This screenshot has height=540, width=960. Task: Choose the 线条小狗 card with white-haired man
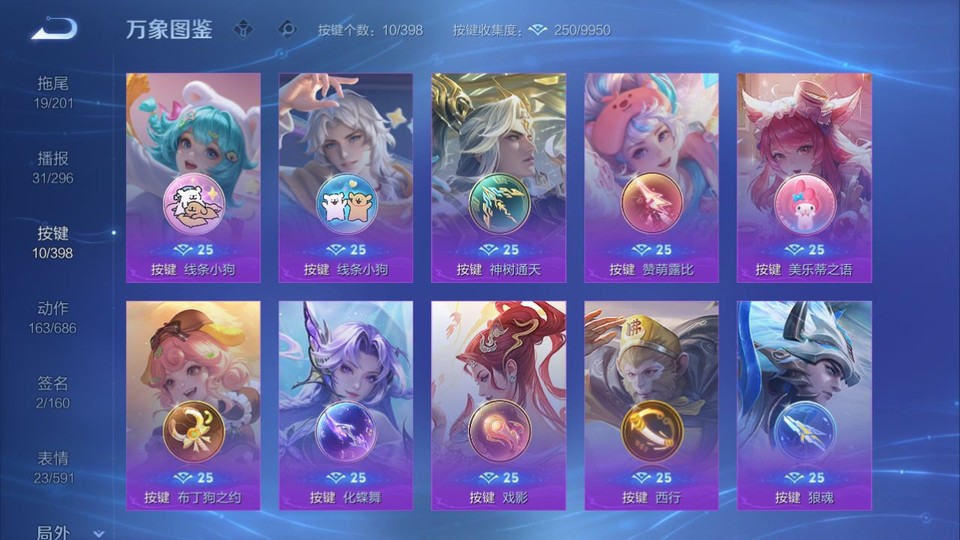[x=346, y=177]
